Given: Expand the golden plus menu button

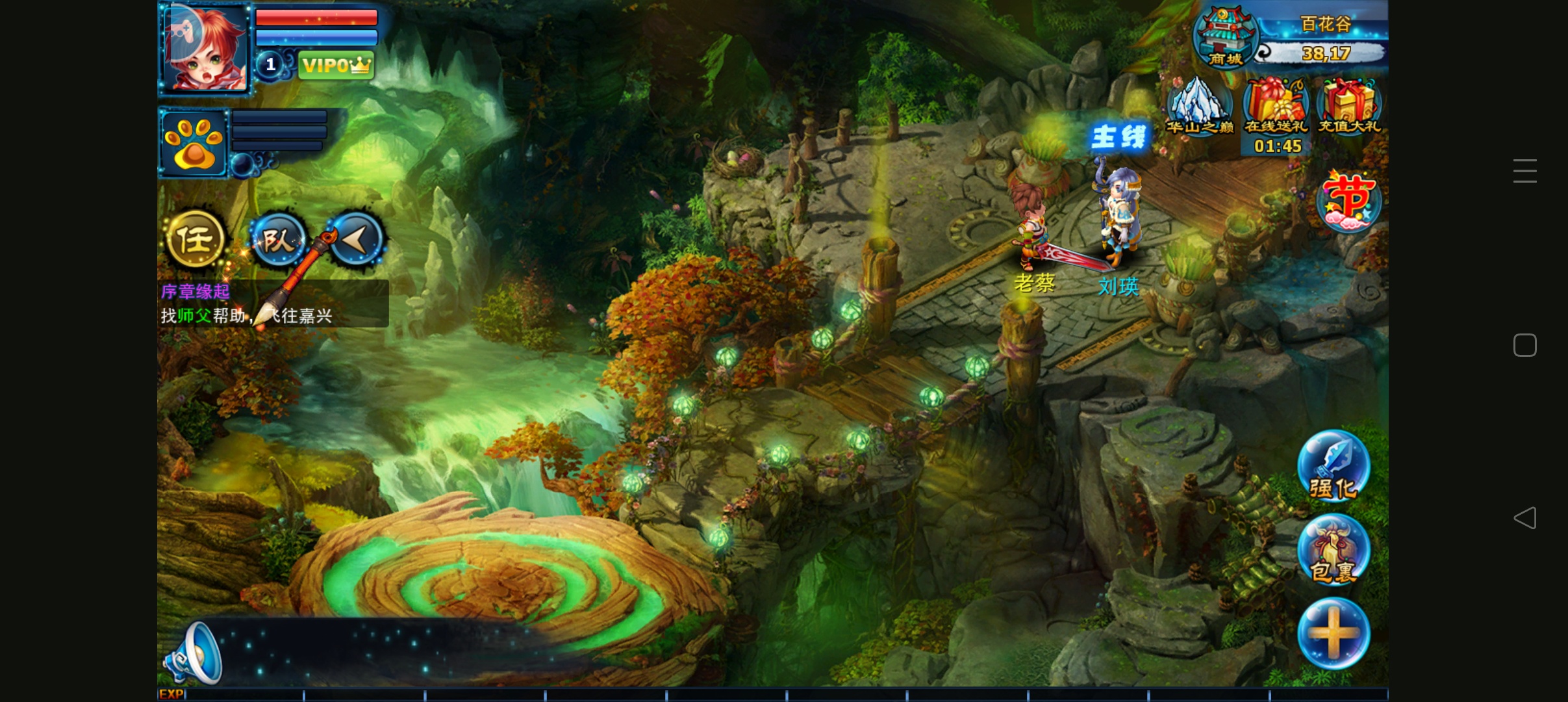Looking at the screenshot, I should coord(1333,633).
